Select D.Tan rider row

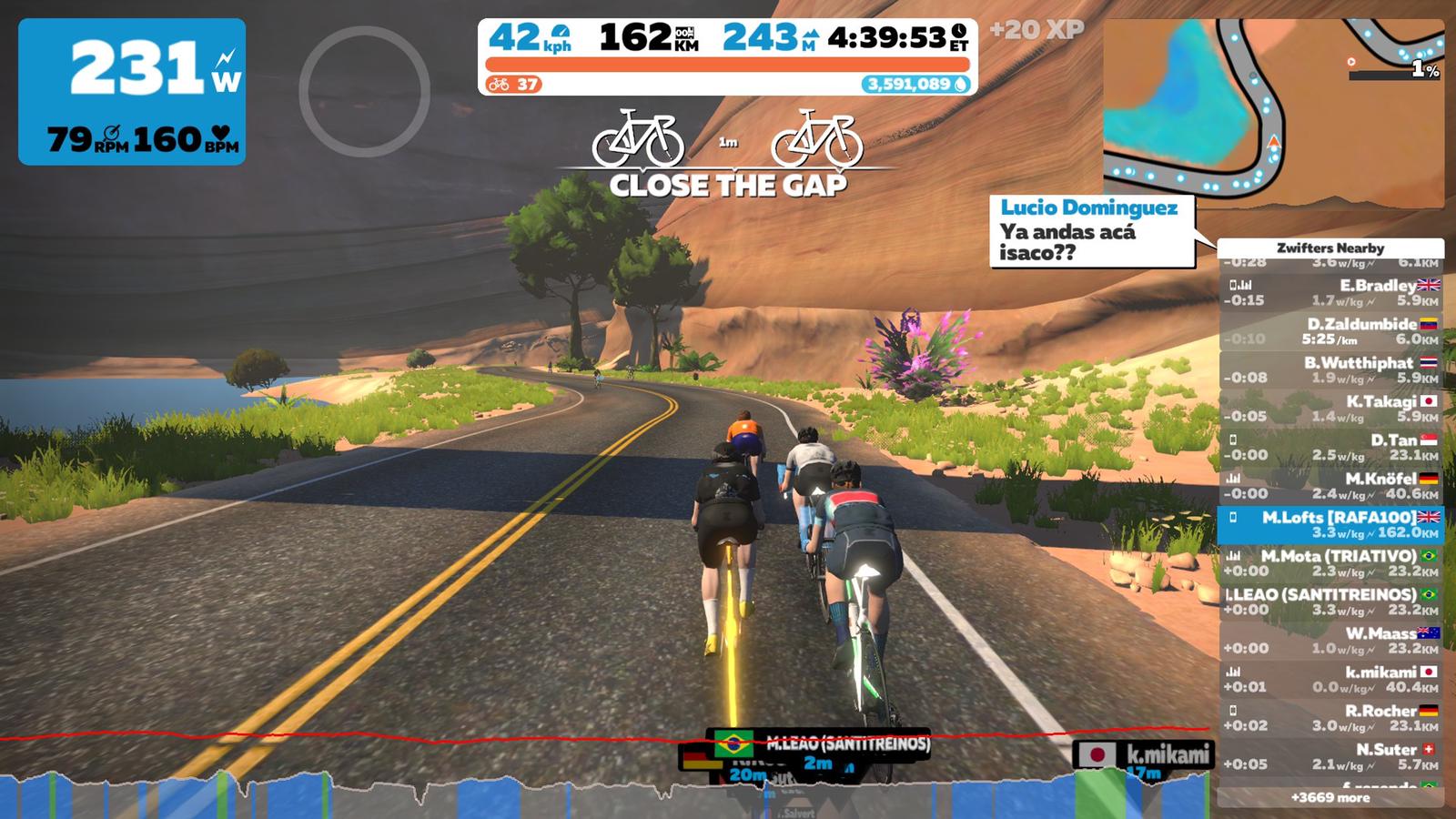click(1330, 447)
